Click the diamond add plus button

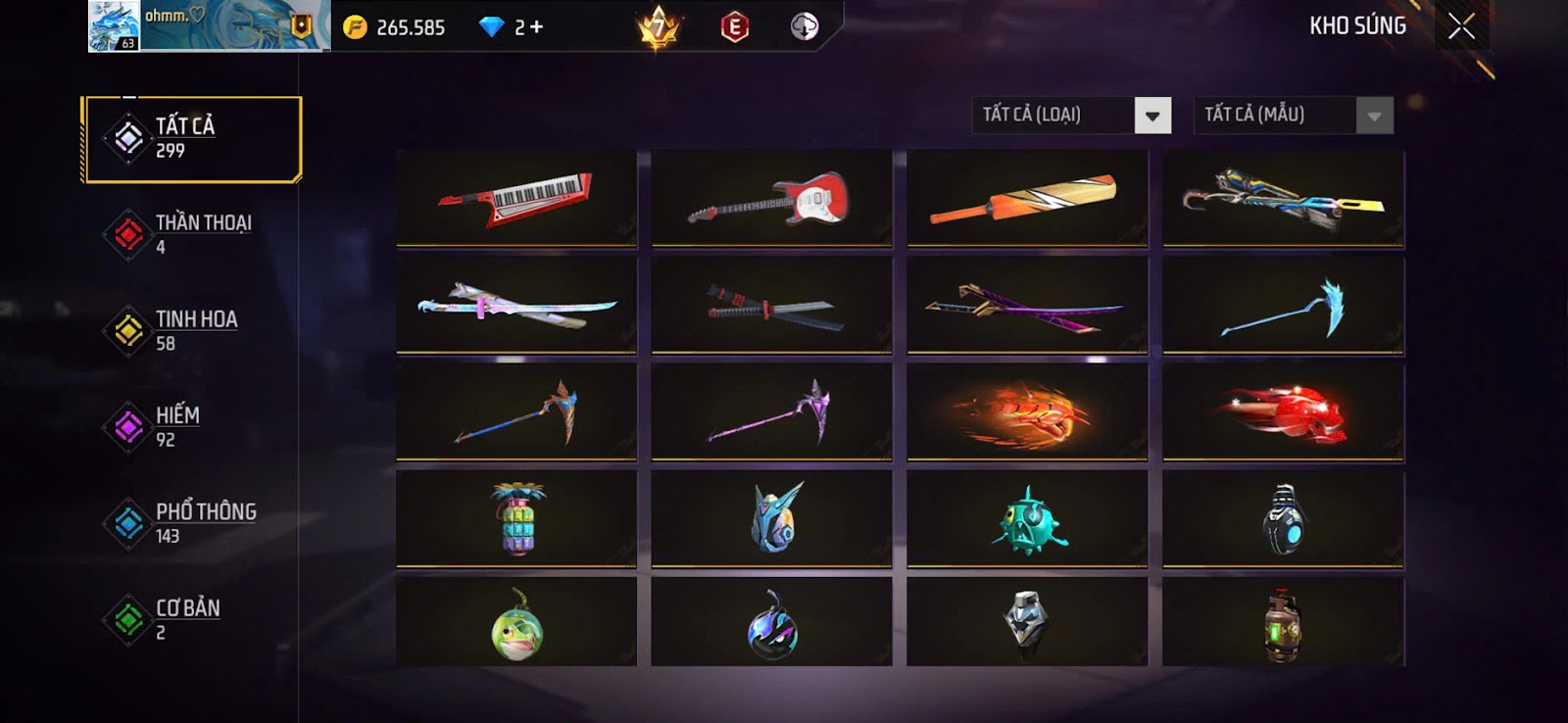pyautogui.click(x=535, y=27)
